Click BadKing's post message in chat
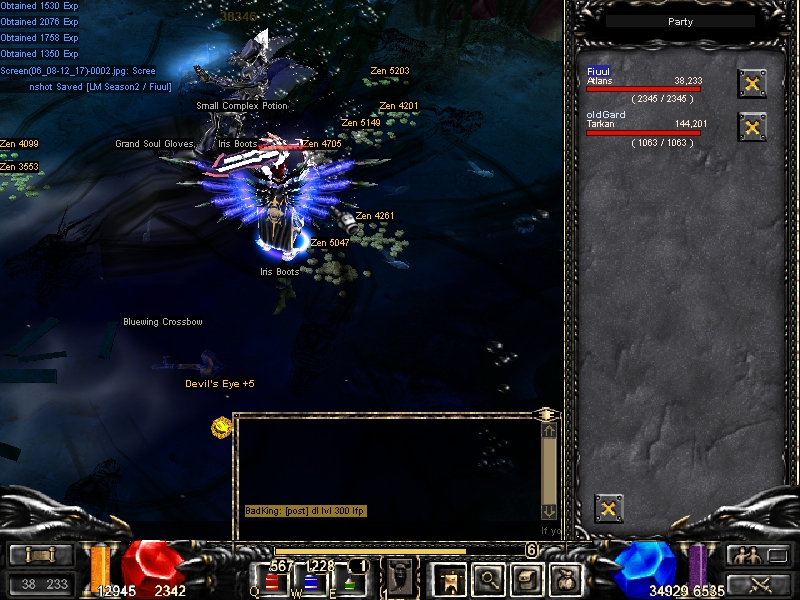The image size is (800, 600). 306,511
